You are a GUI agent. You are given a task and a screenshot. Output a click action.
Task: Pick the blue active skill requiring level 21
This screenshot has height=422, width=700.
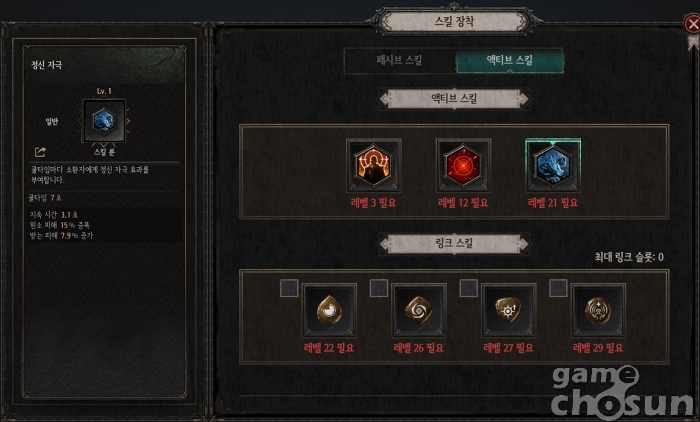[x=553, y=166]
